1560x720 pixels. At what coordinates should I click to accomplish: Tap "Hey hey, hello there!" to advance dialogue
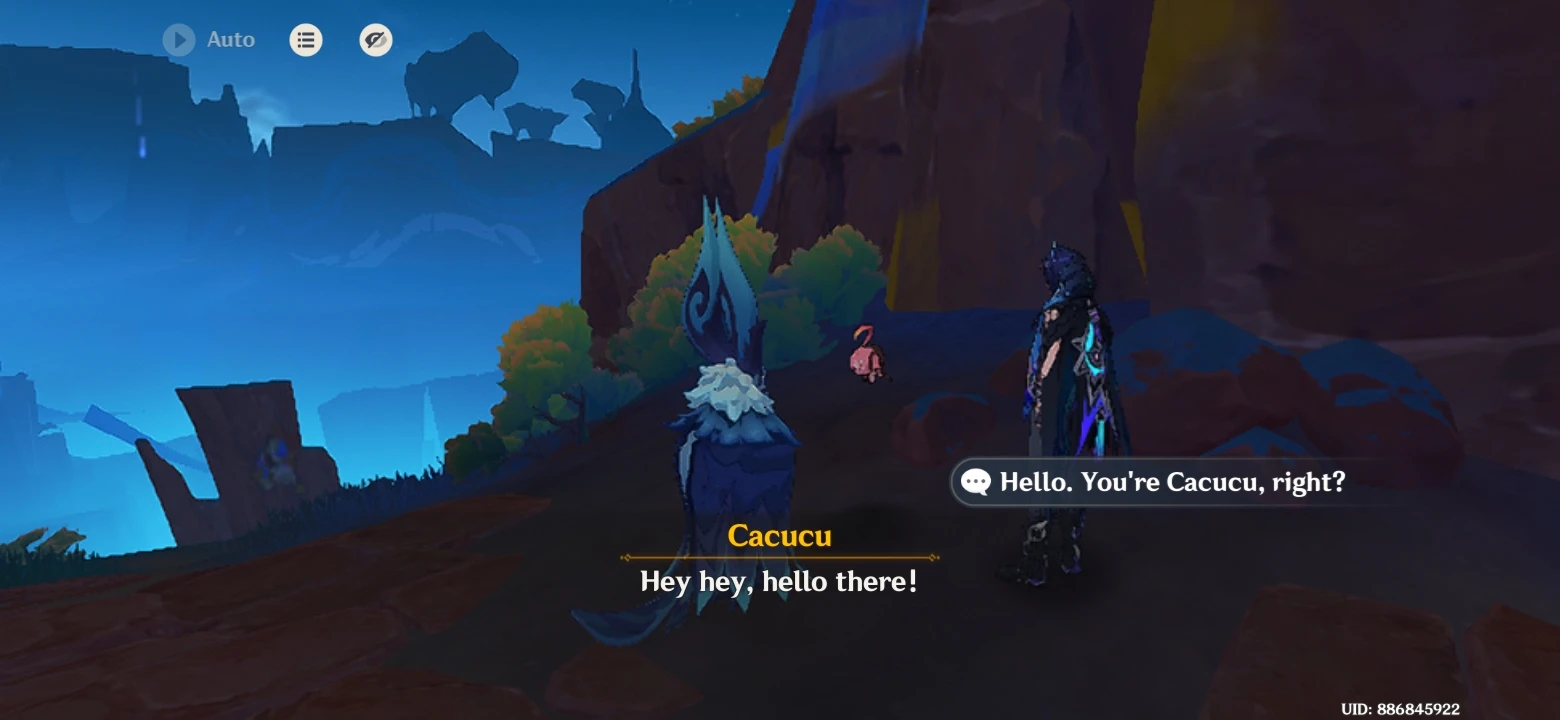click(x=780, y=581)
